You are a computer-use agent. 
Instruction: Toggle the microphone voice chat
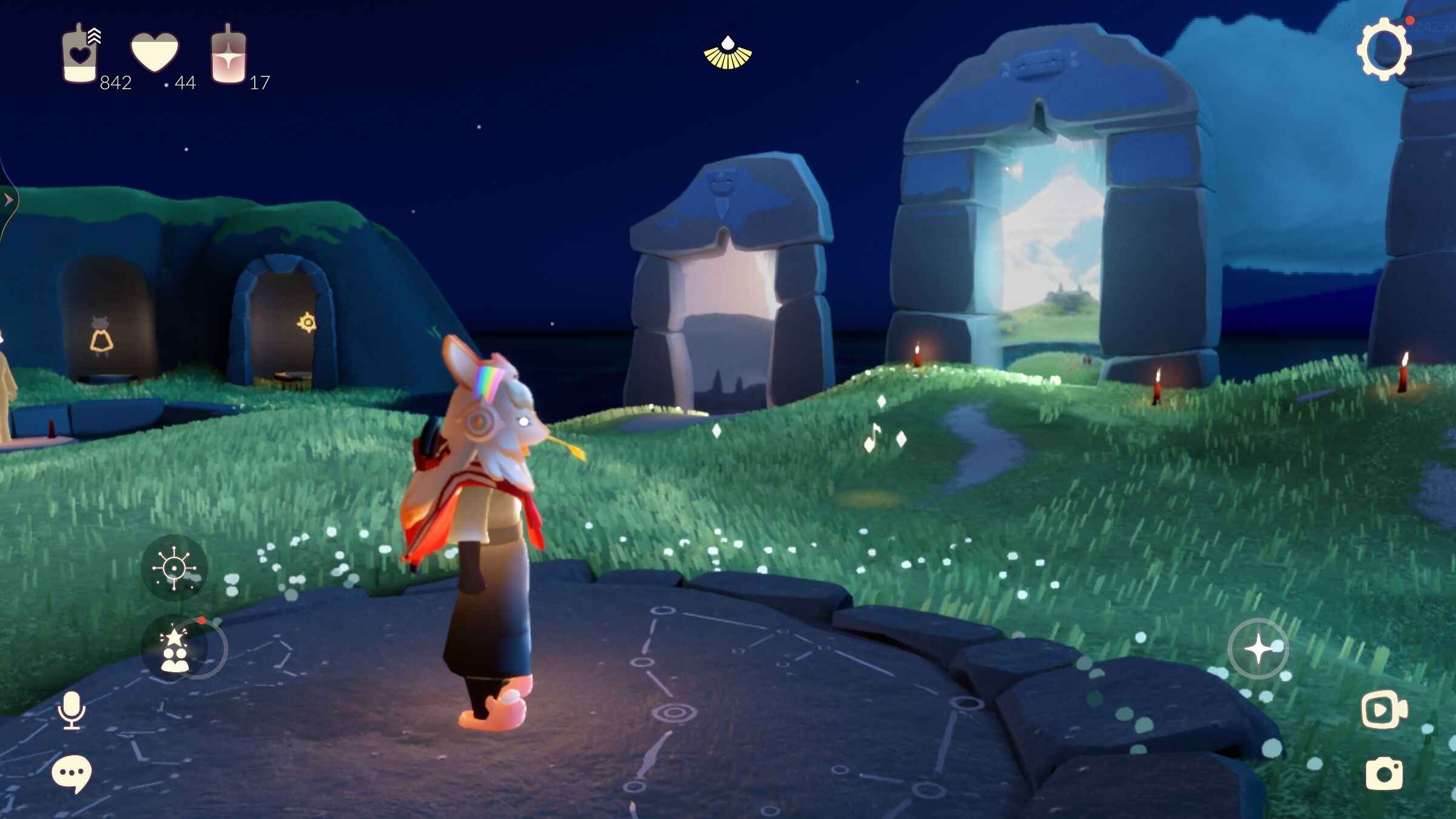pyautogui.click(x=72, y=710)
